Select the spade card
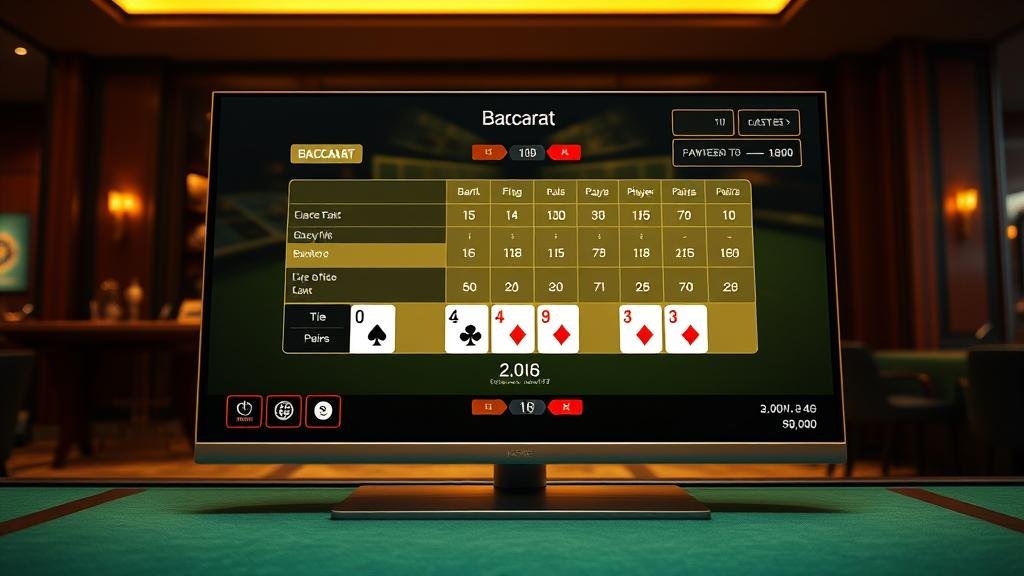The image size is (1024, 576). coord(373,329)
